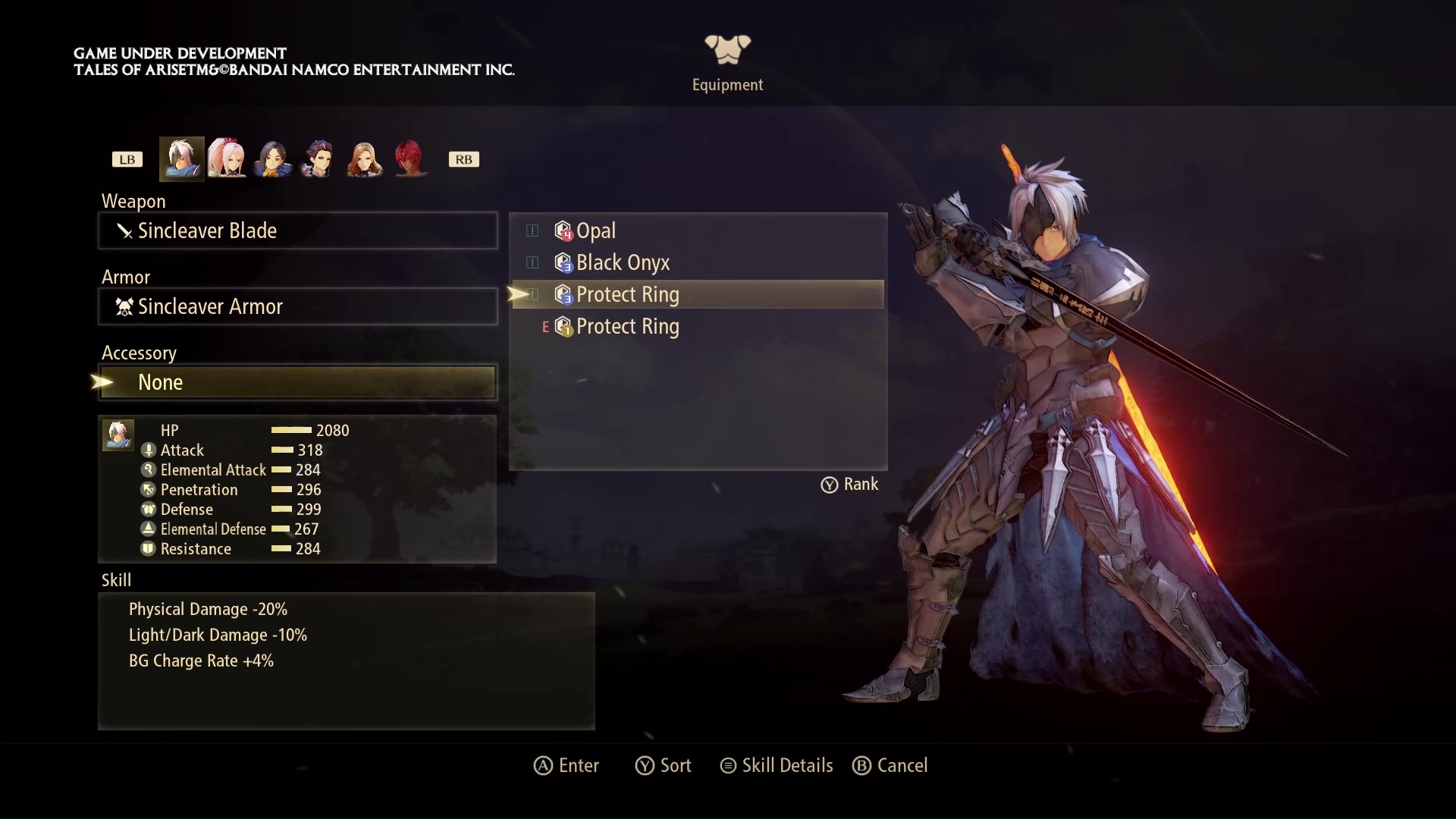Viewport: 1456px width, 819px height.
Task: Equip the Opal accessory
Action: 596,231
